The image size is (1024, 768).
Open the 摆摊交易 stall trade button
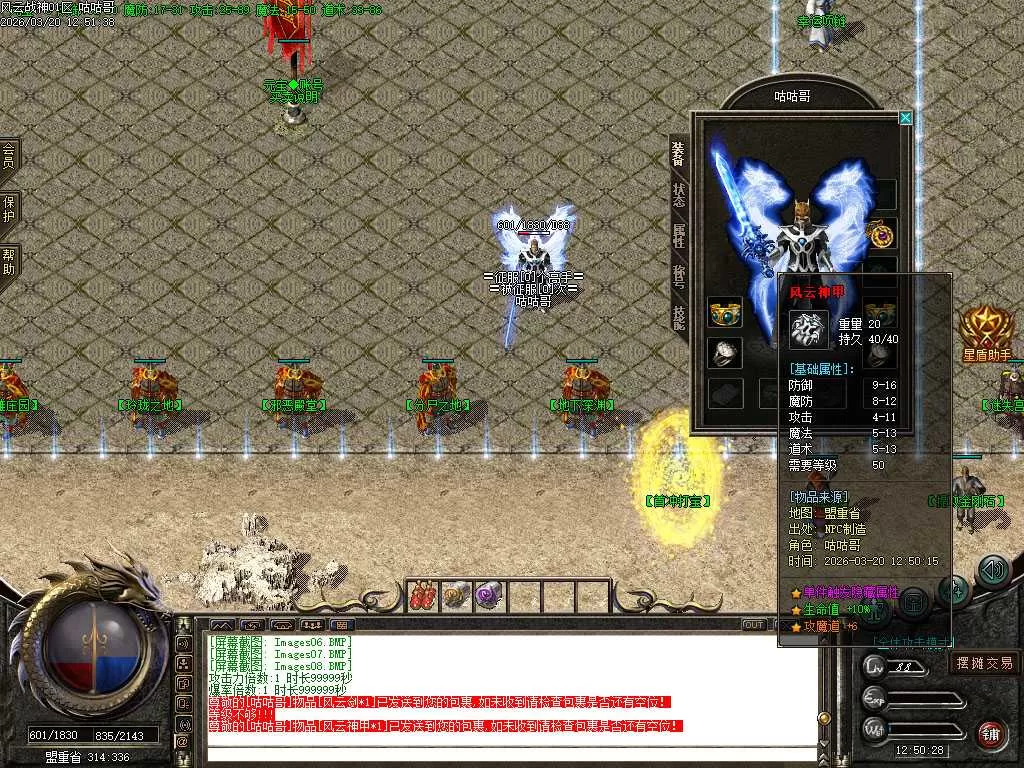984,662
